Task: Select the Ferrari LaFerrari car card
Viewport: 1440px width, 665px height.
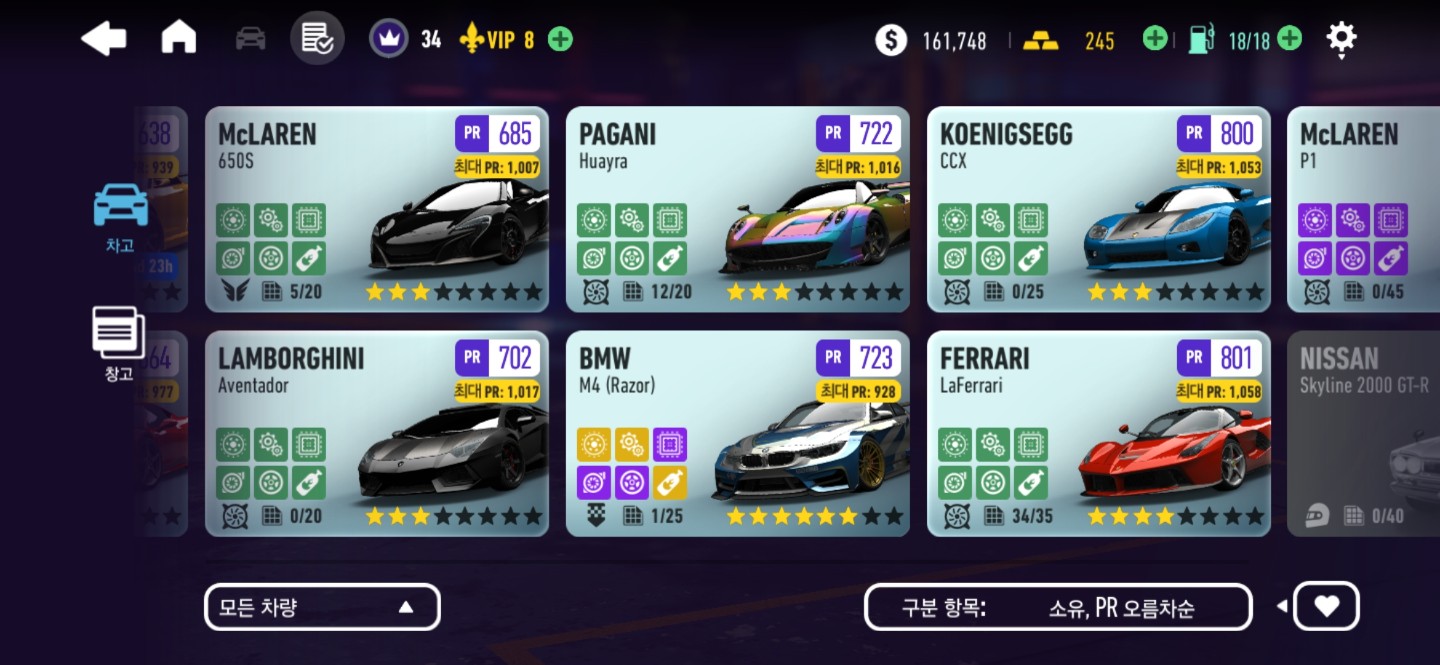Action: click(1098, 433)
